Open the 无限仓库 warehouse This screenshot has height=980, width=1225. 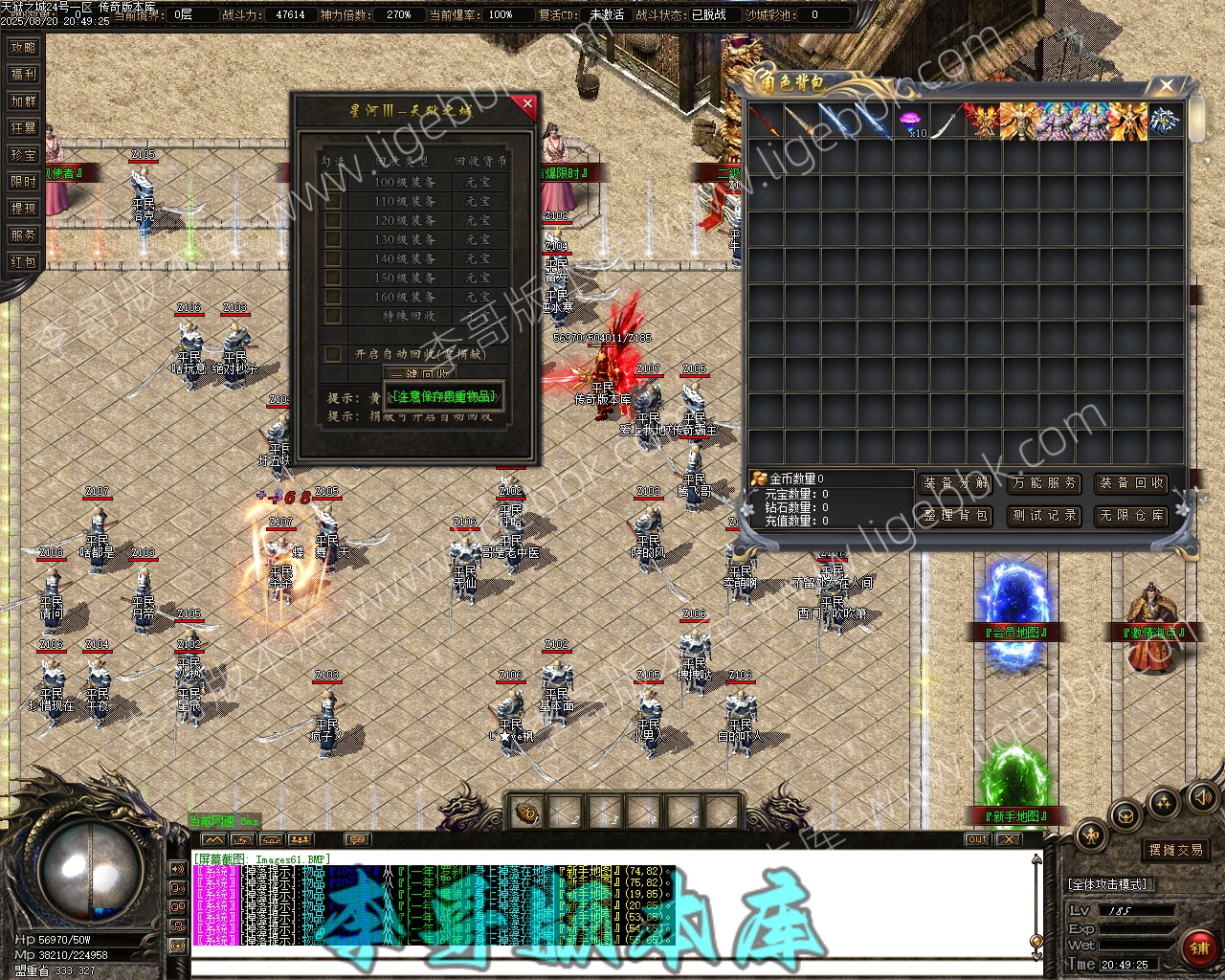(1132, 515)
